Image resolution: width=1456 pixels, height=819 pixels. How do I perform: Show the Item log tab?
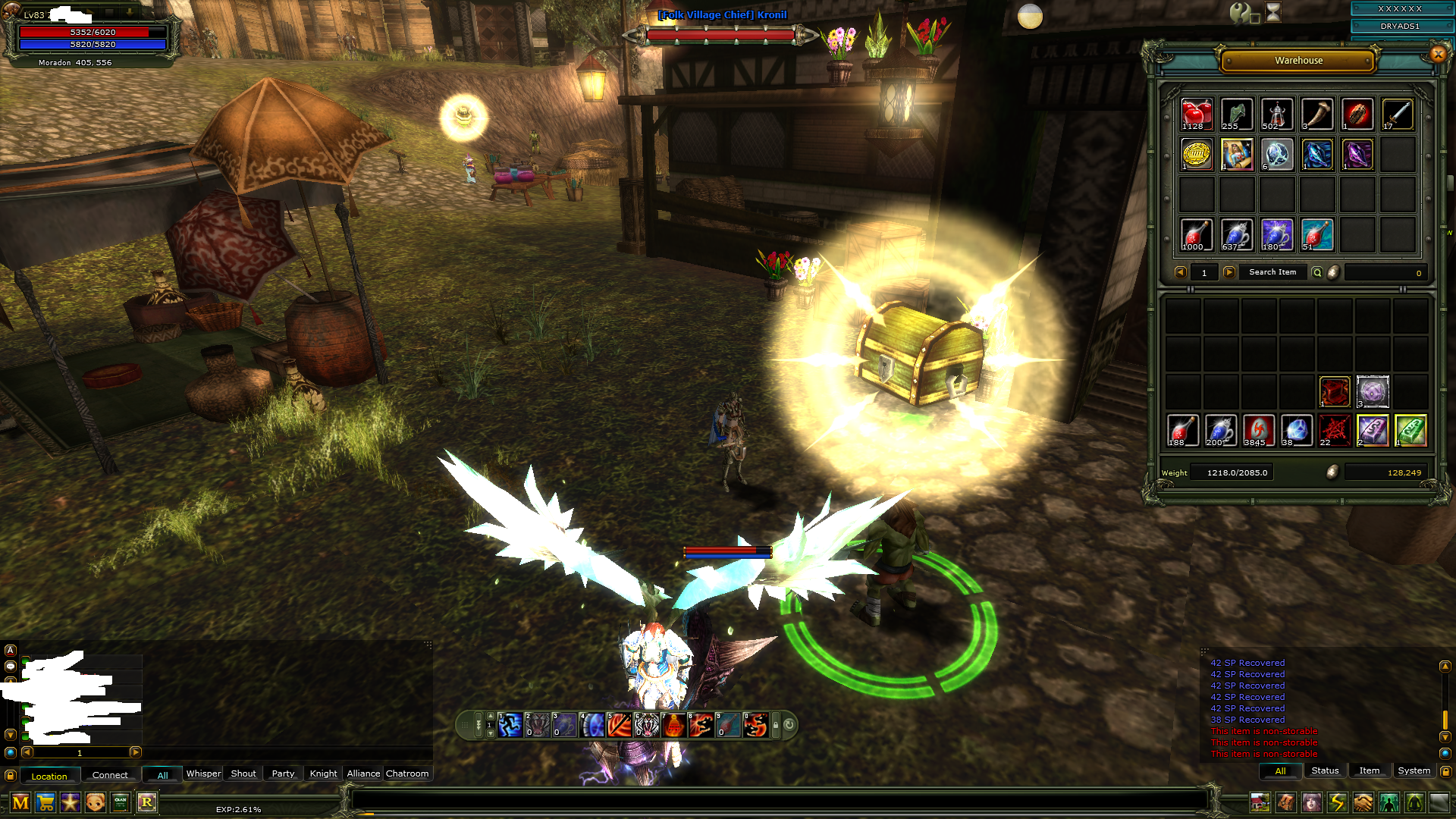[1369, 770]
